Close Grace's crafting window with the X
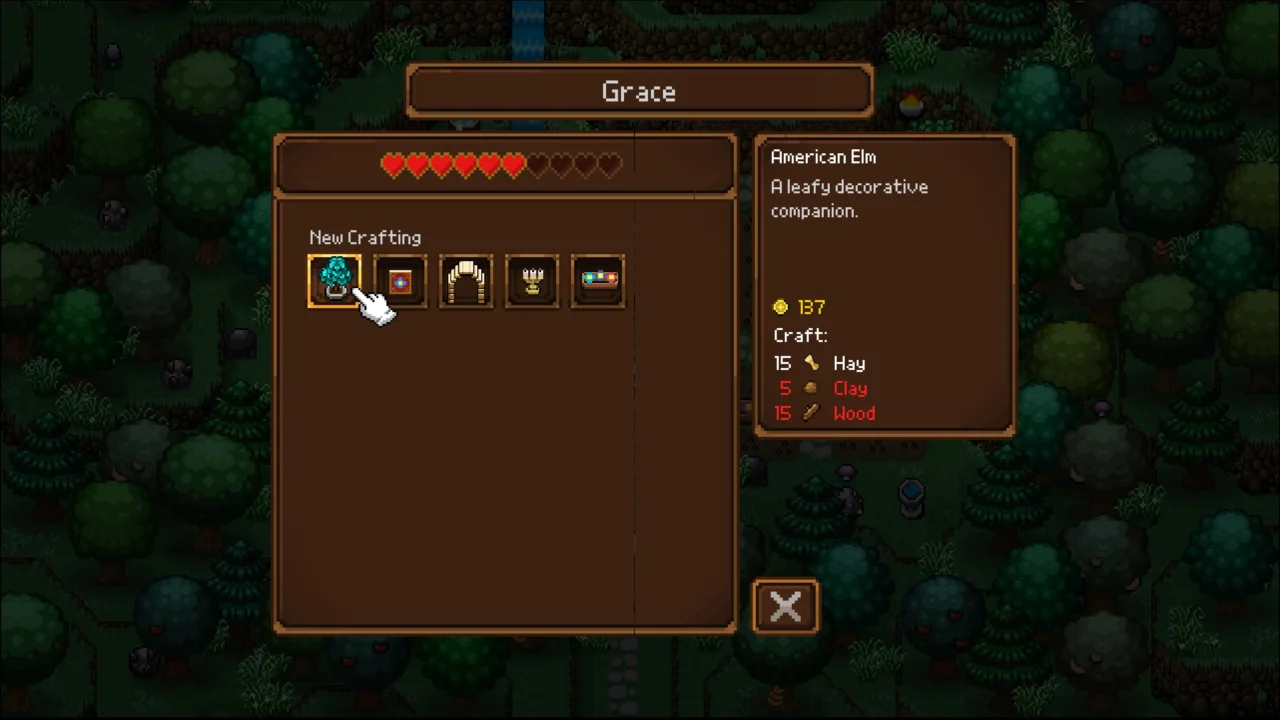 pyautogui.click(x=786, y=606)
